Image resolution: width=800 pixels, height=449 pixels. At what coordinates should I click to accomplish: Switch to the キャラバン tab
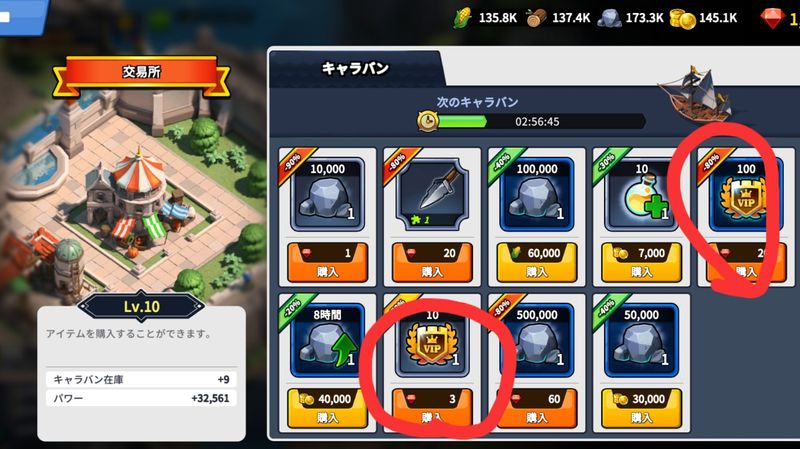point(355,68)
